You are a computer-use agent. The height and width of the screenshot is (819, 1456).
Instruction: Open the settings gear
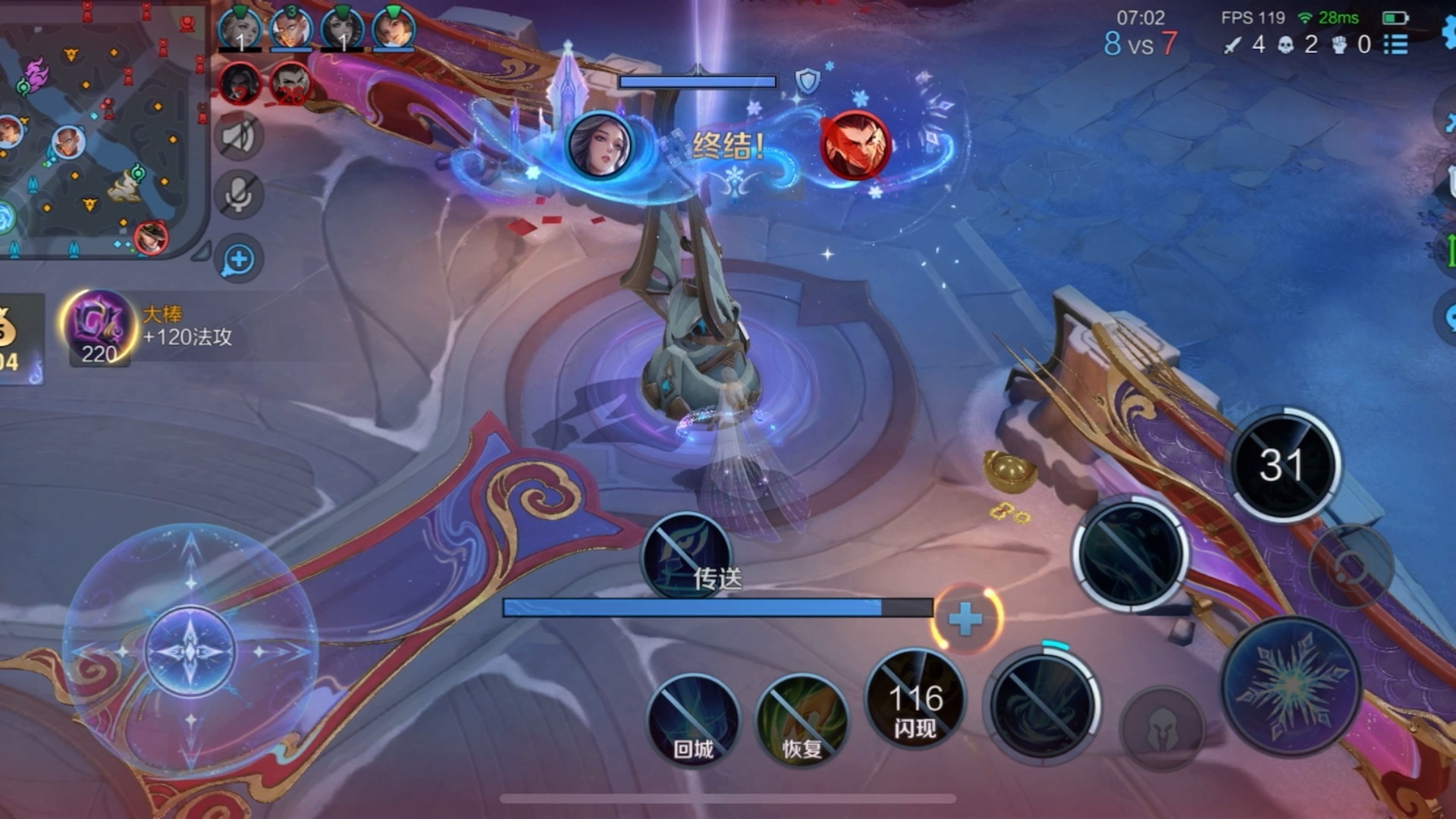click(x=1448, y=30)
